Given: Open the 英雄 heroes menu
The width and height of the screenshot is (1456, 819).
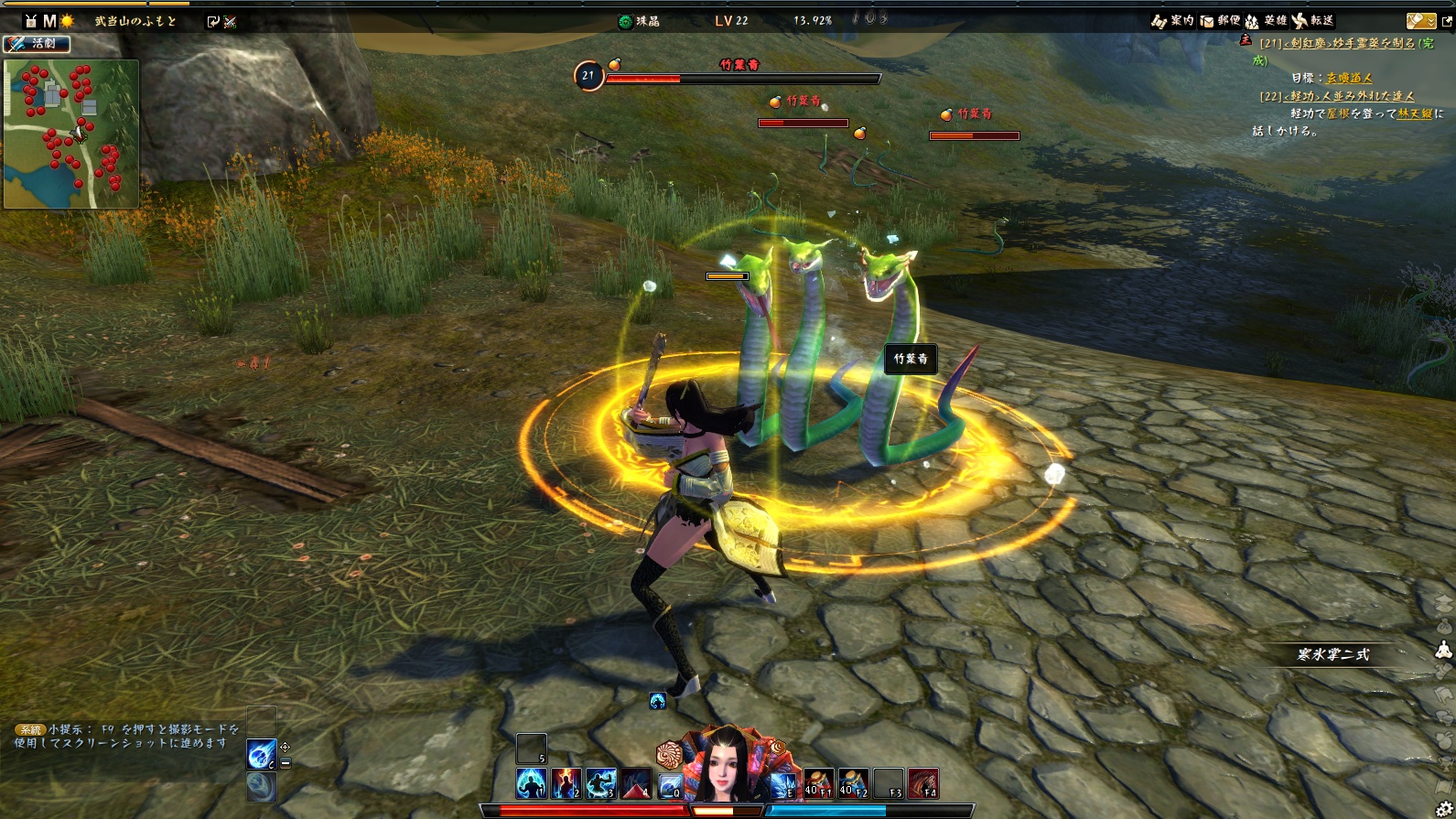Looking at the screenshot, I should coord(1266,20).
